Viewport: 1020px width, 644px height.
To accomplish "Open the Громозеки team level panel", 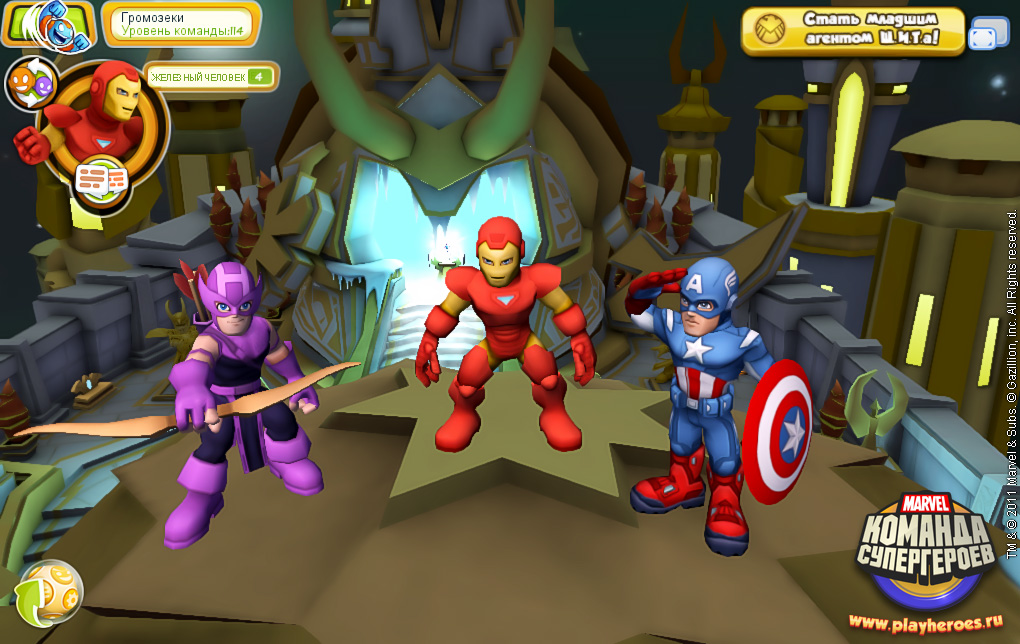I will click(x=181, y=24).
